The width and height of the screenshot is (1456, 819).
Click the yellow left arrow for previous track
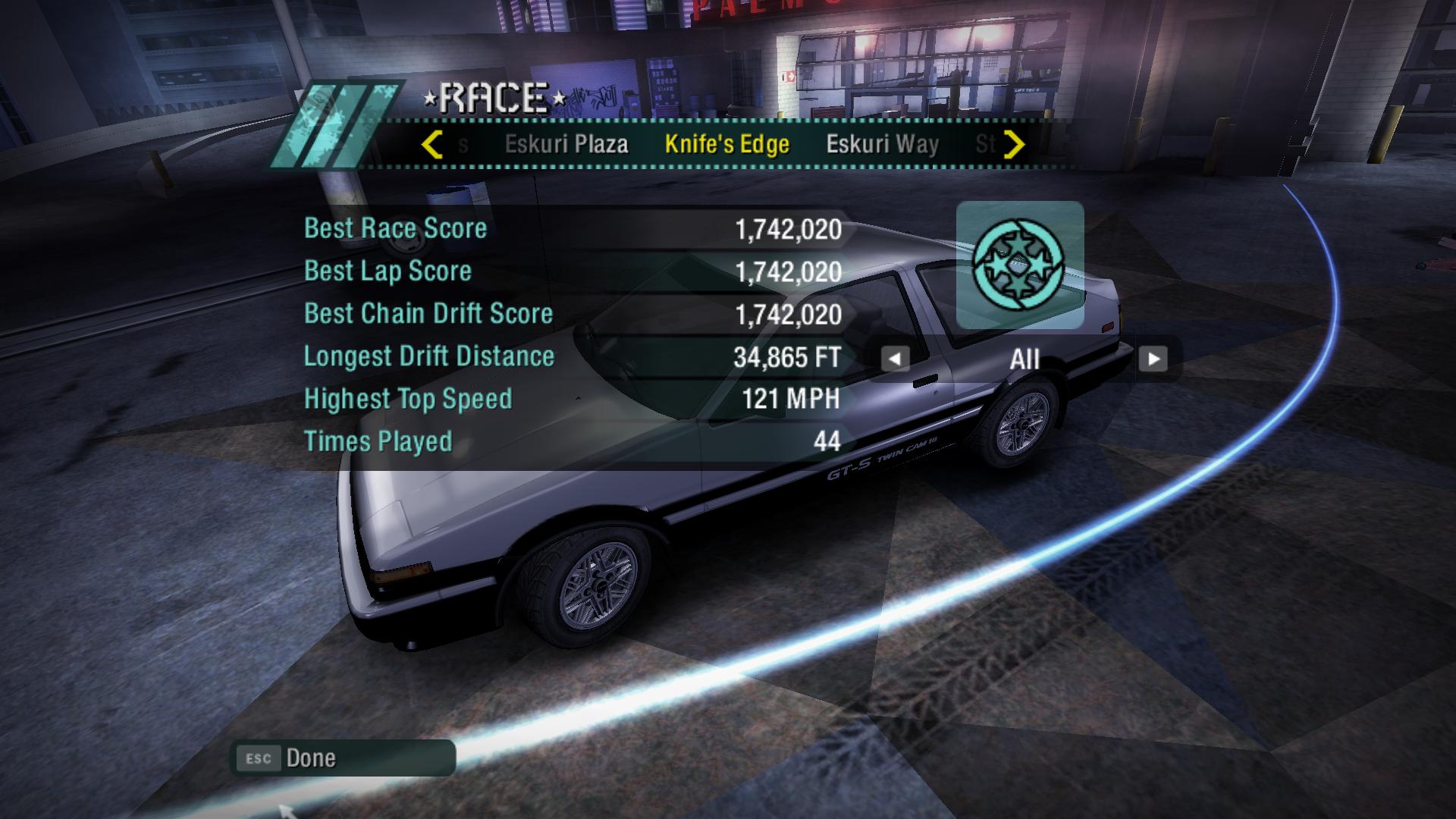(432, 144)
